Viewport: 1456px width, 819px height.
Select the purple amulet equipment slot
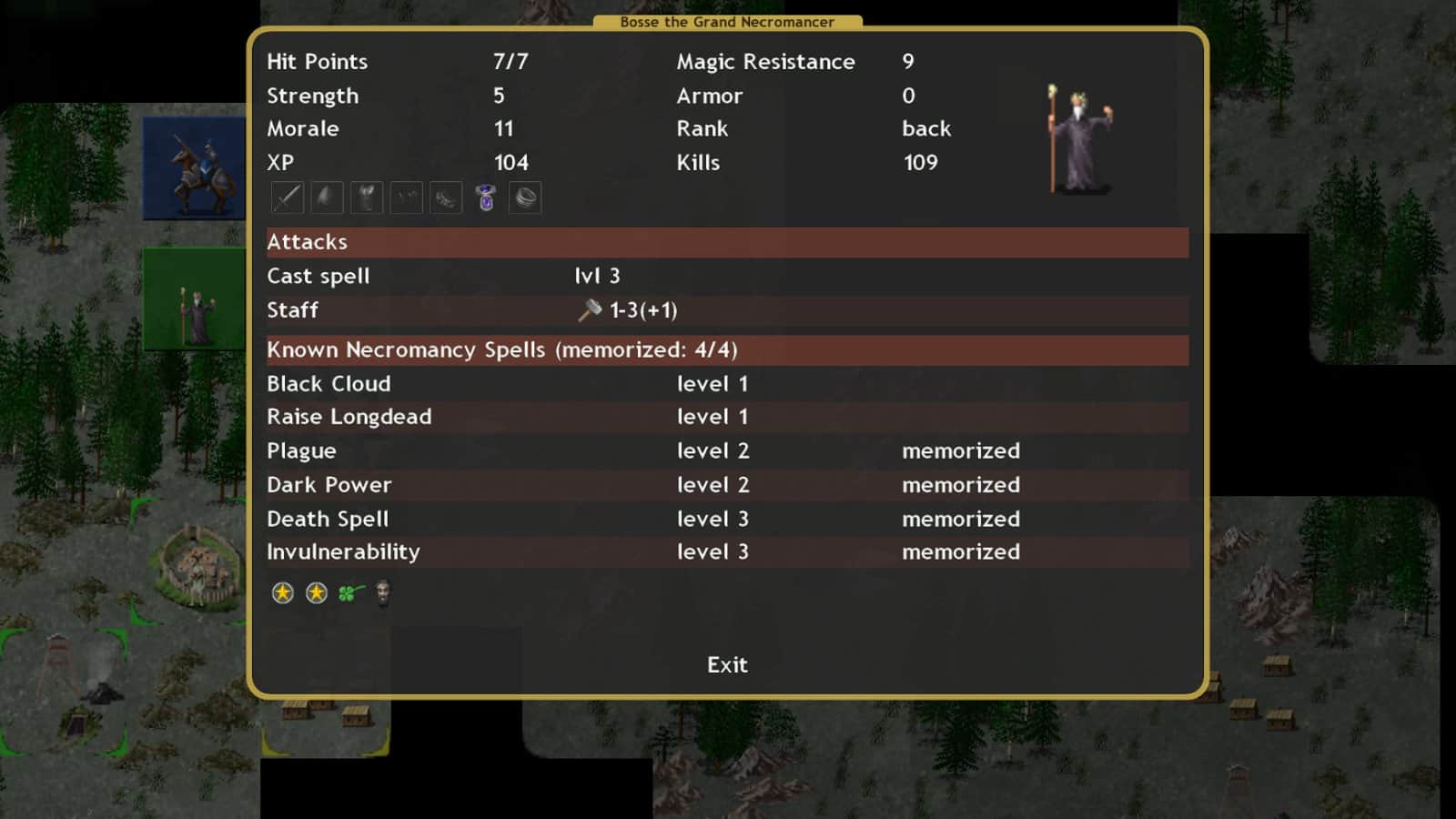pyautogui.click(x=486, y=197)
